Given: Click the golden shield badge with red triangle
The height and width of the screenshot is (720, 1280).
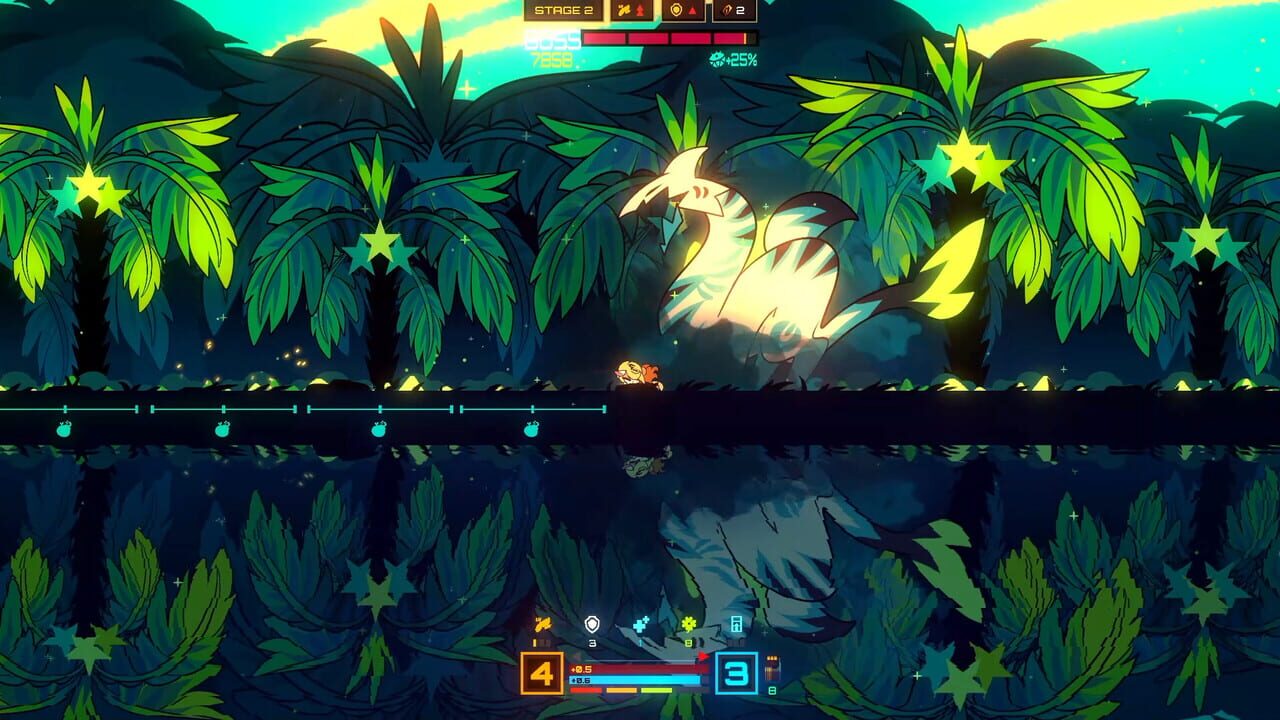Looking at the screenshot, I should (x=677, y=11).
